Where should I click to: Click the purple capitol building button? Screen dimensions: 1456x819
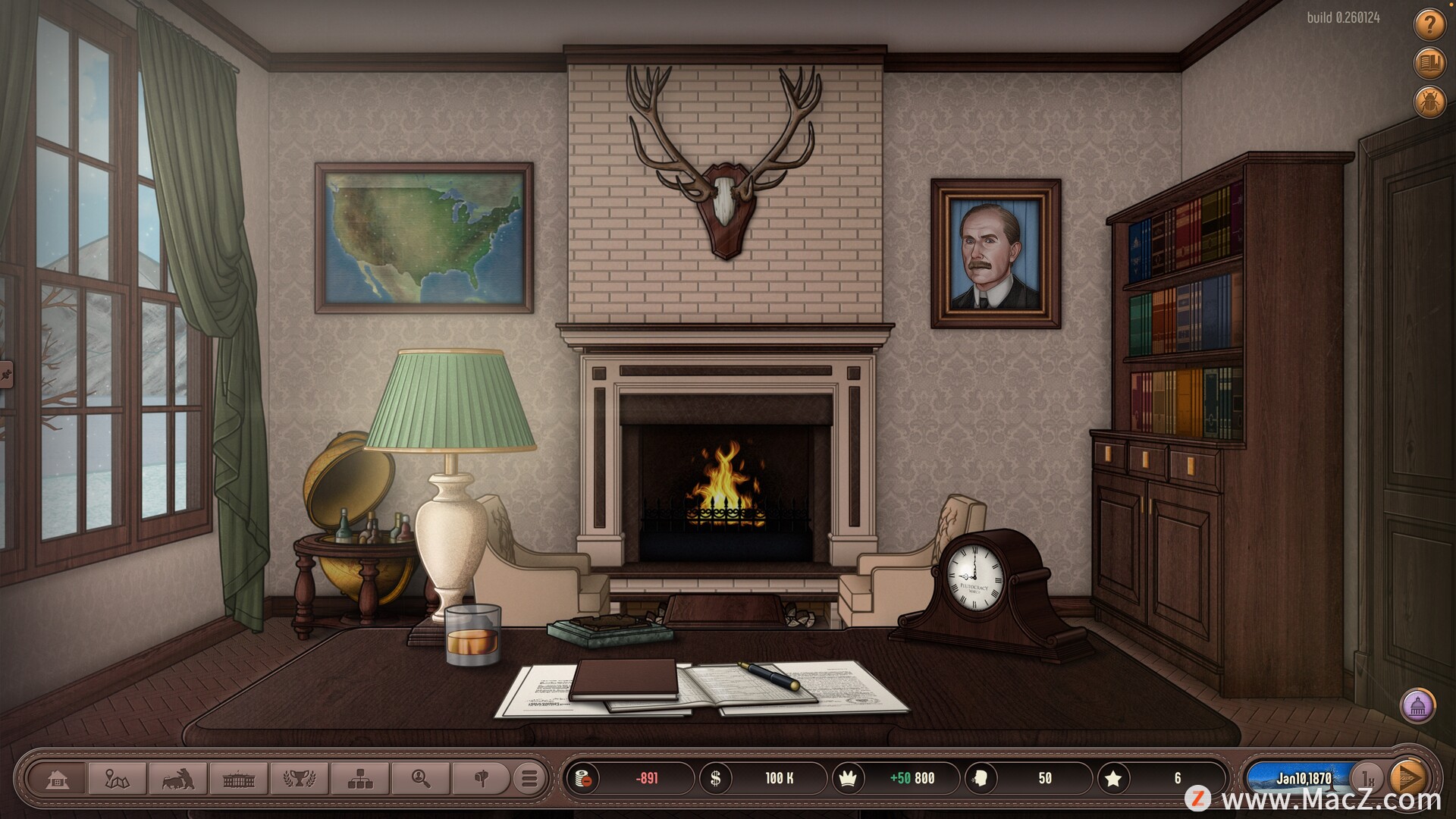point(1417,707)
